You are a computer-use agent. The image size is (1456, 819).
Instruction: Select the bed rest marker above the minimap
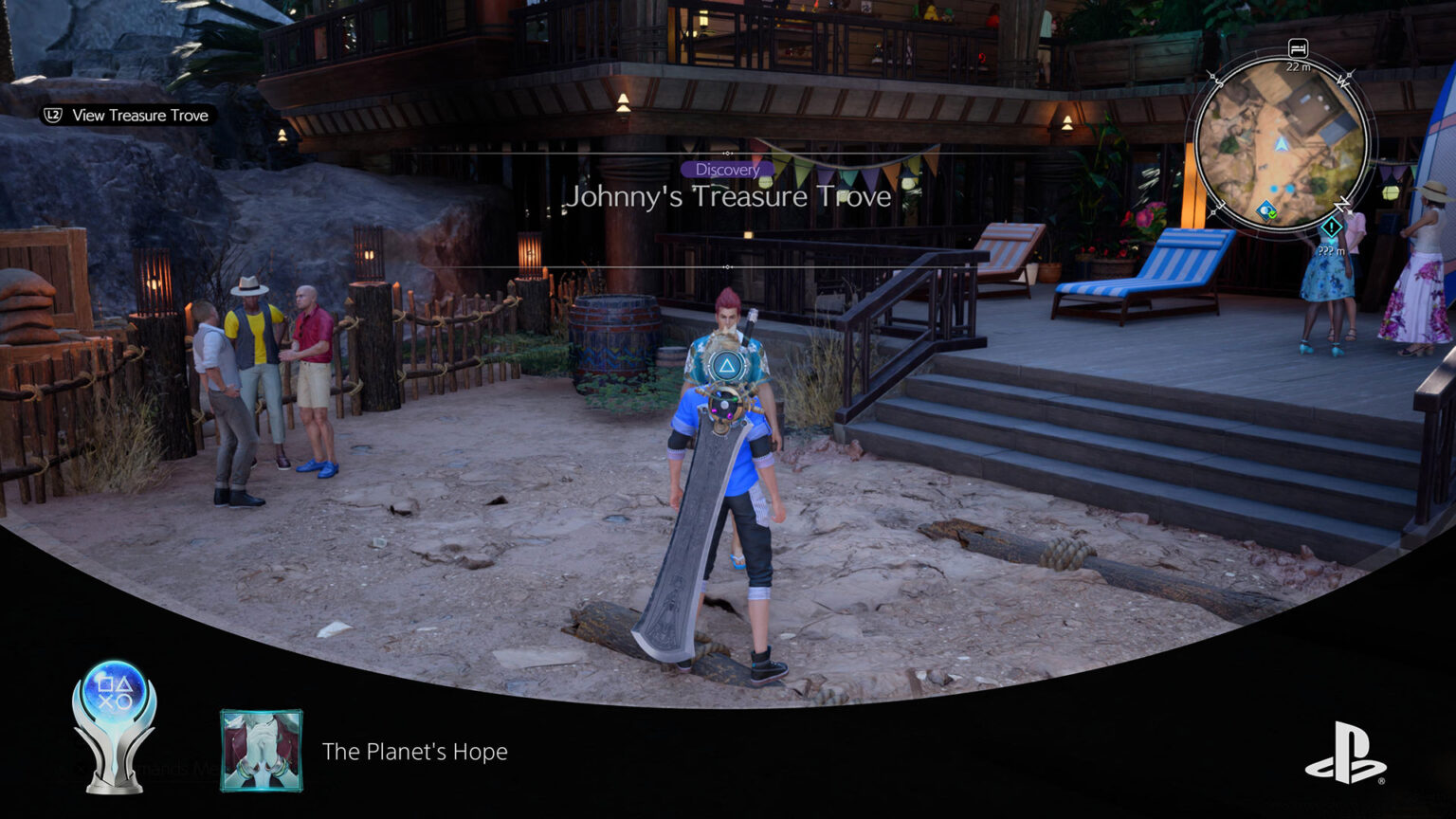(x=1298, y=48)
